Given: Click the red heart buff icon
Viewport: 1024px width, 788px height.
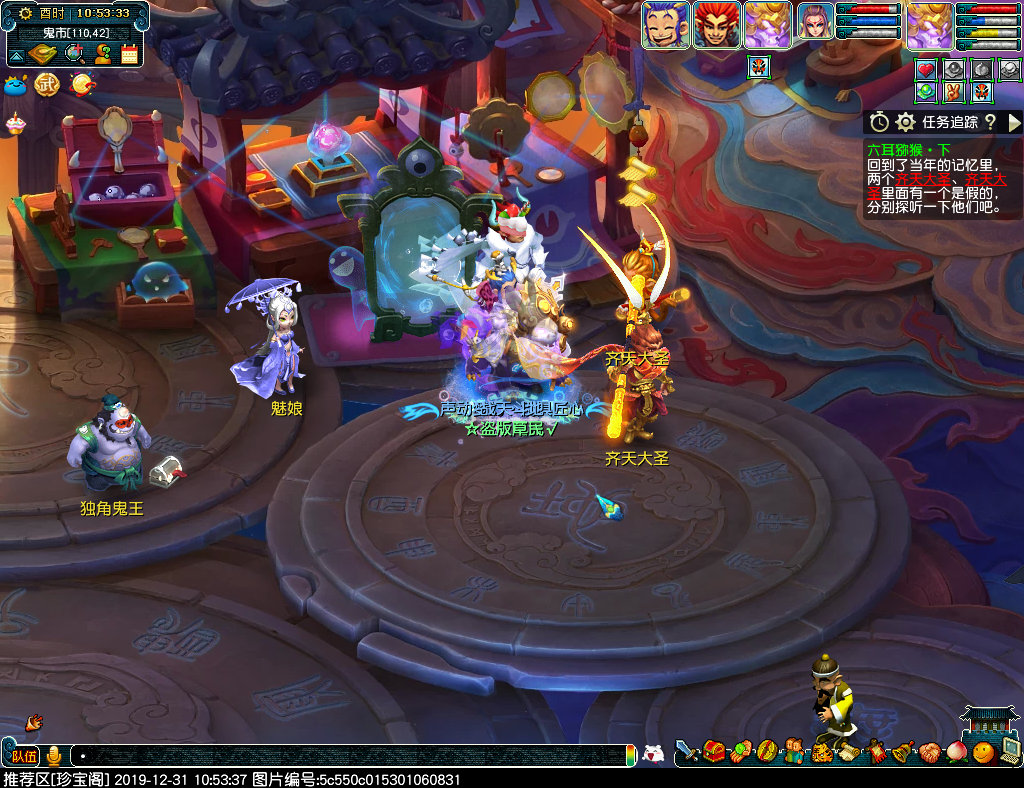Looking at the screenshot, I should 926,70.
